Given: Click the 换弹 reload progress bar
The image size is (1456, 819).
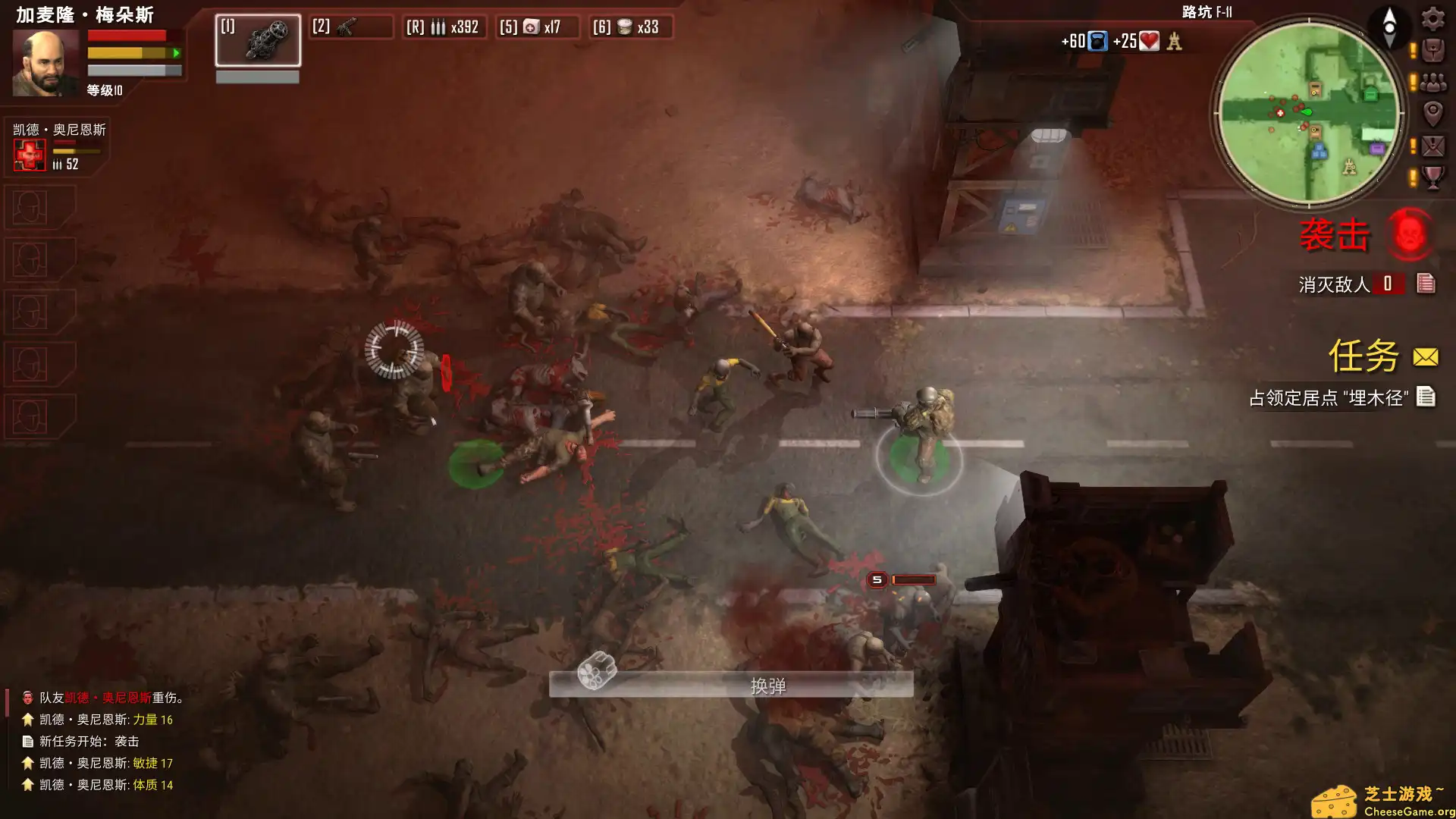Looking at the screenshot, I should tap(732, 684).
